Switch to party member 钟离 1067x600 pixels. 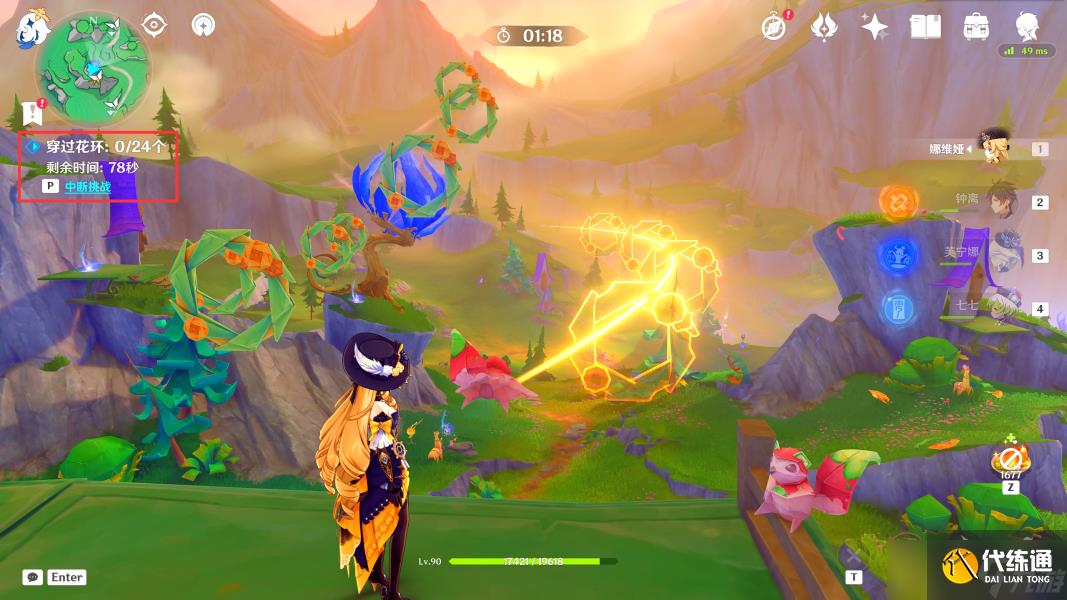(x=998, y=201)
